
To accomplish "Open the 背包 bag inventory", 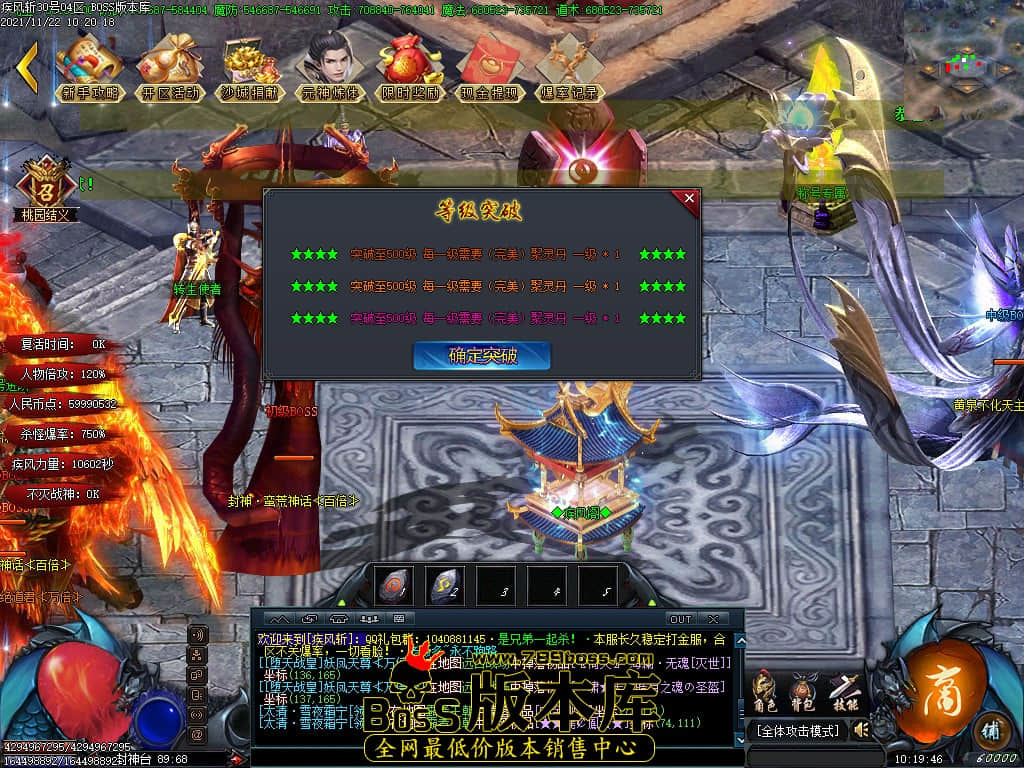I will (803, 690).
